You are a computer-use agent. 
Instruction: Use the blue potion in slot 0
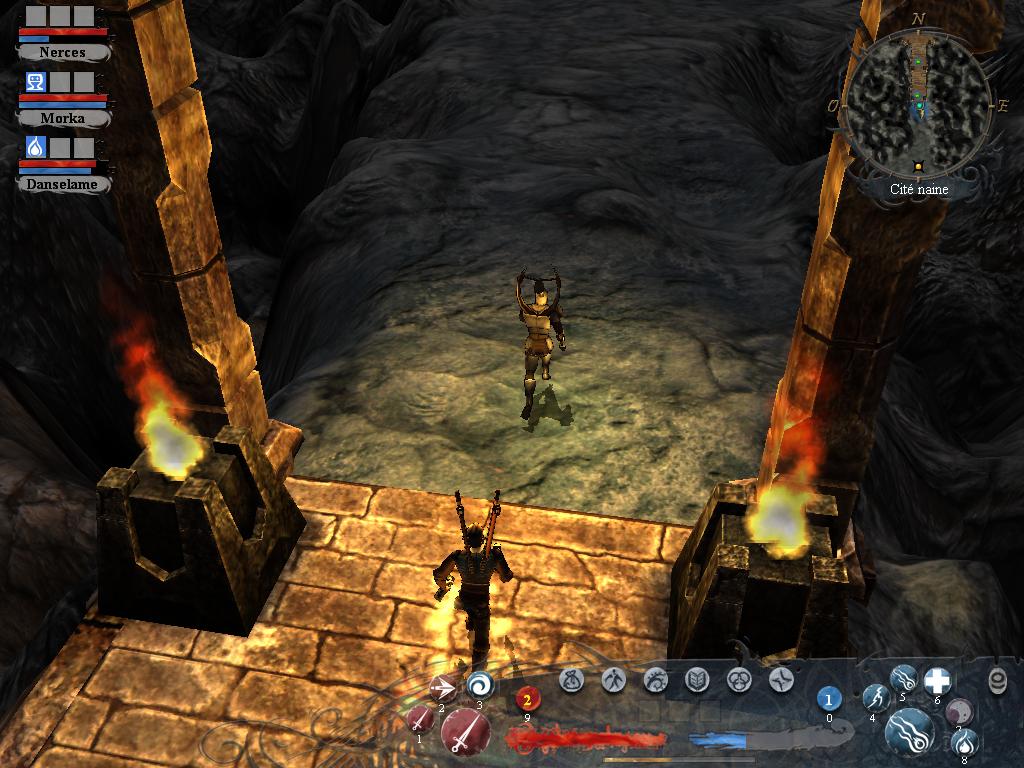pos(829,698)
